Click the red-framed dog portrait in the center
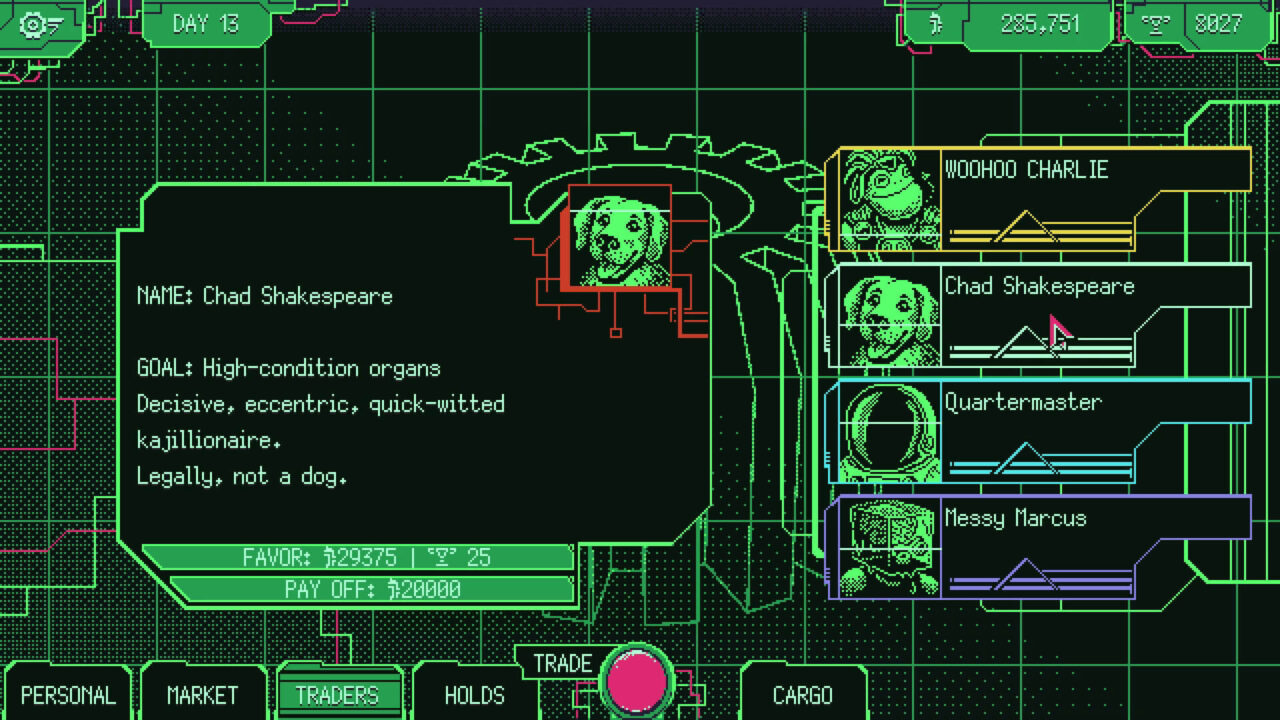The image size is (1280, 720). pos(619,237)
